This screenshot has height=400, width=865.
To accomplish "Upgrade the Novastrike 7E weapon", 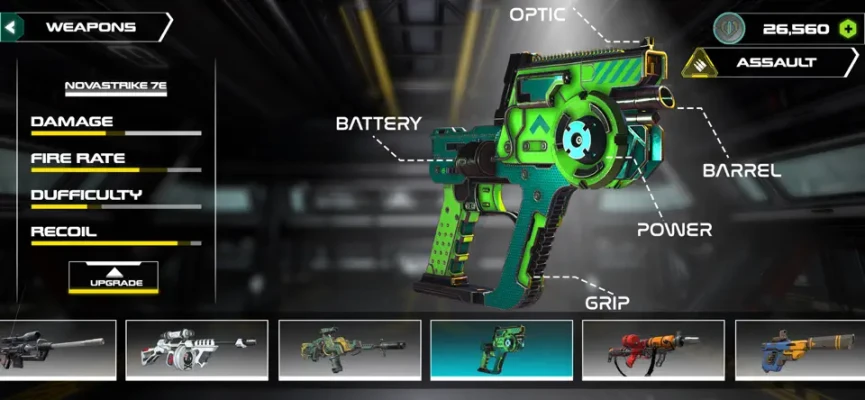I will point(113,276).
